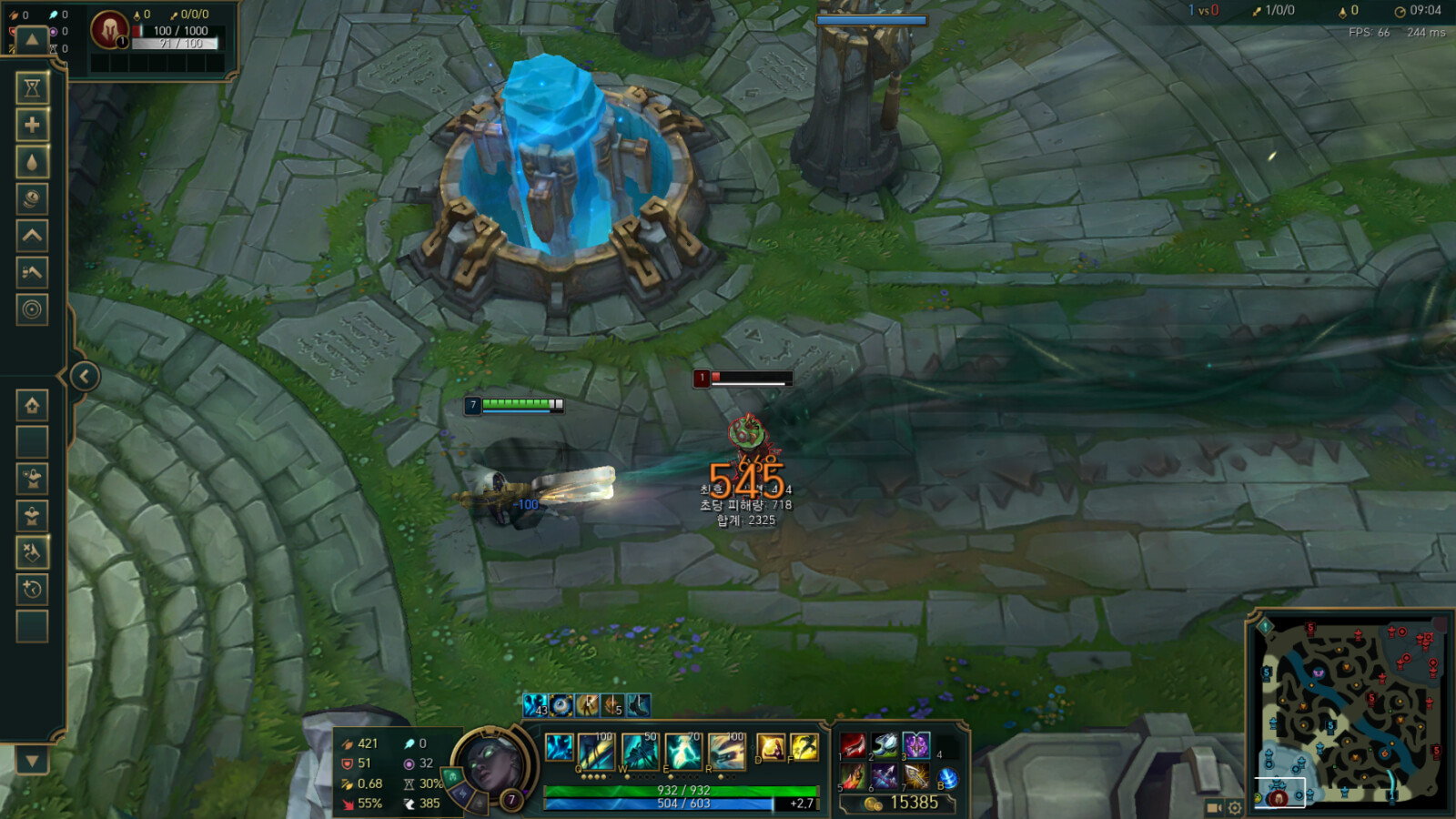
Task: Cast the Flash summoner spell on F
Action: [x=804, y=748]
